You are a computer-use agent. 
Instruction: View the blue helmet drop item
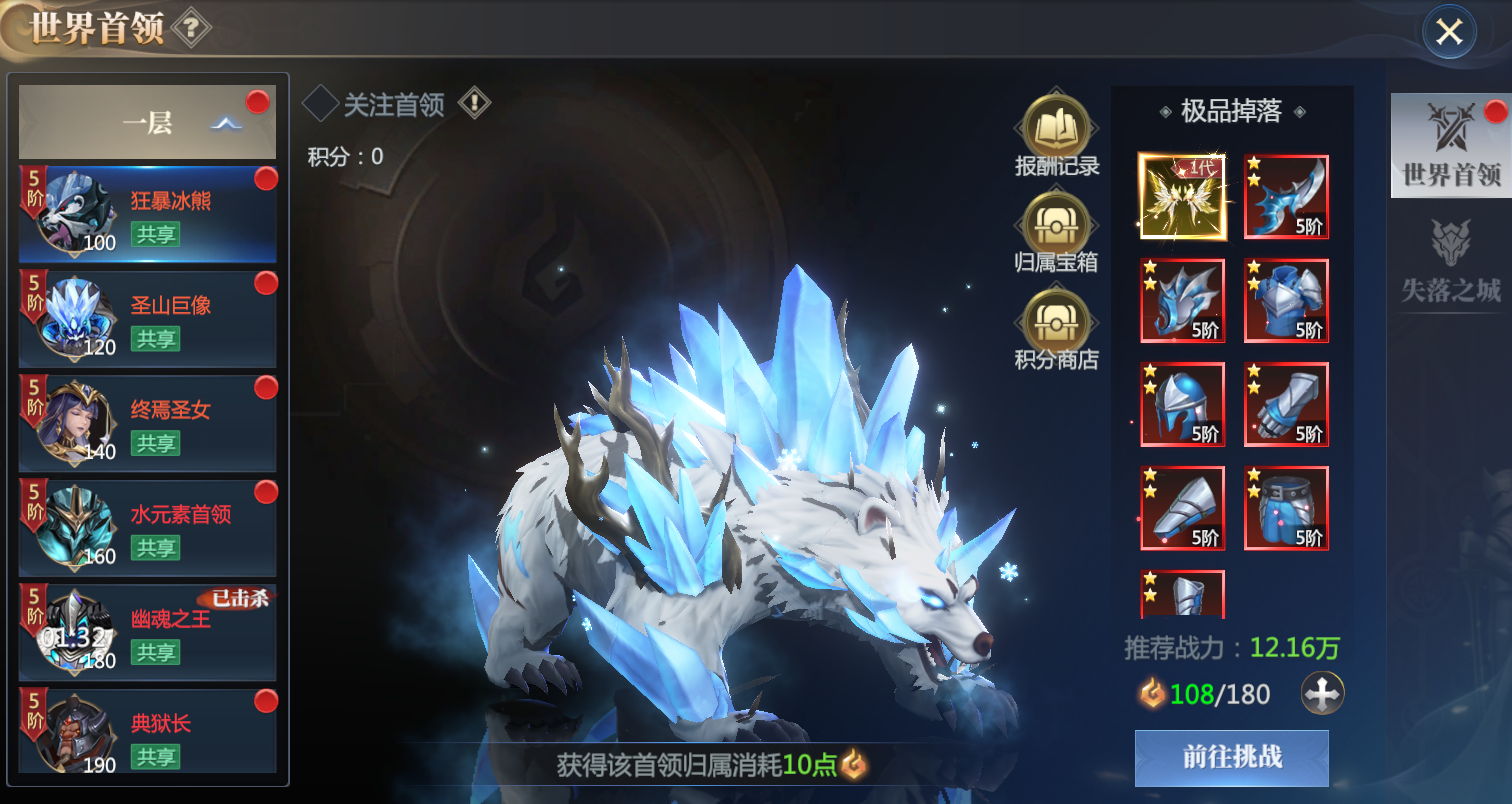(1182, 404)
